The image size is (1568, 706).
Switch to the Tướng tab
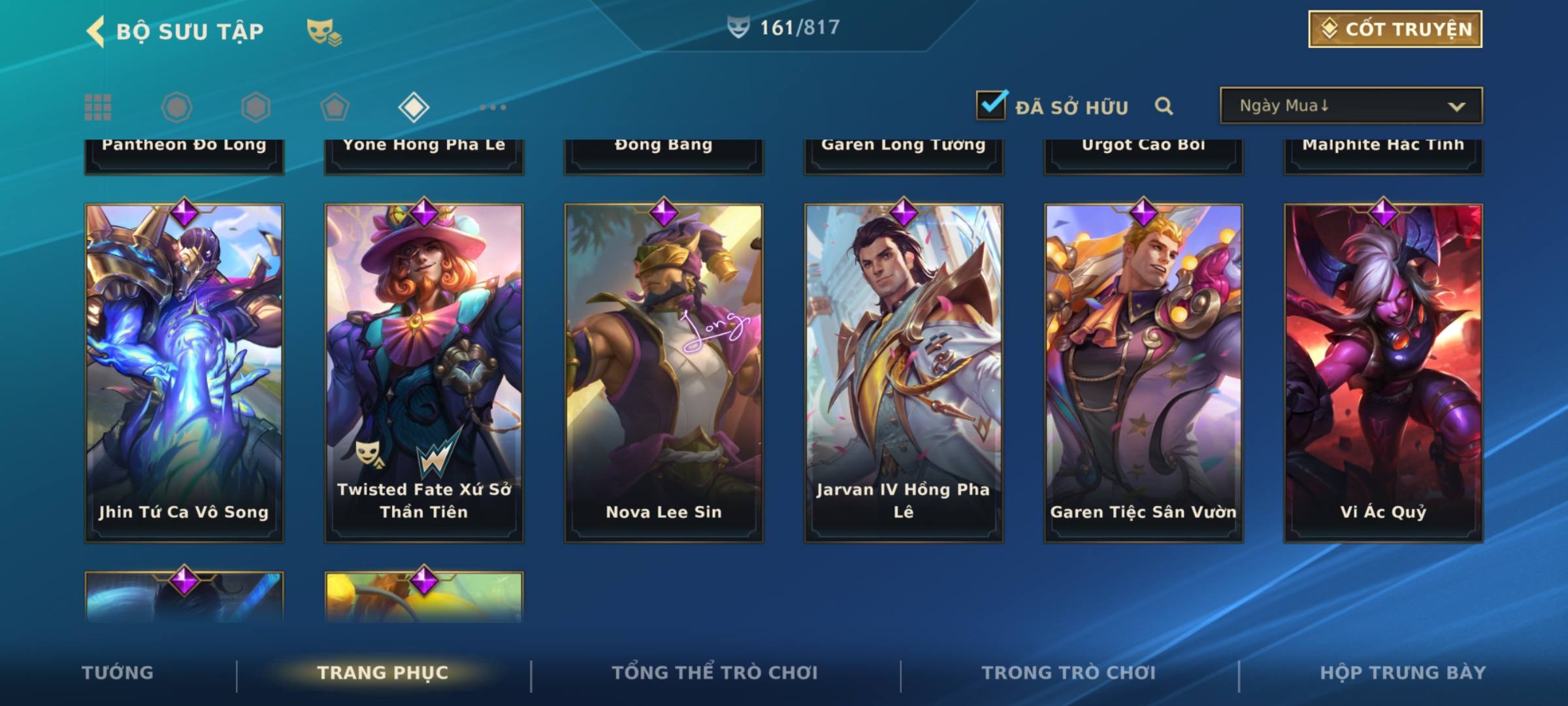(118, 673)
